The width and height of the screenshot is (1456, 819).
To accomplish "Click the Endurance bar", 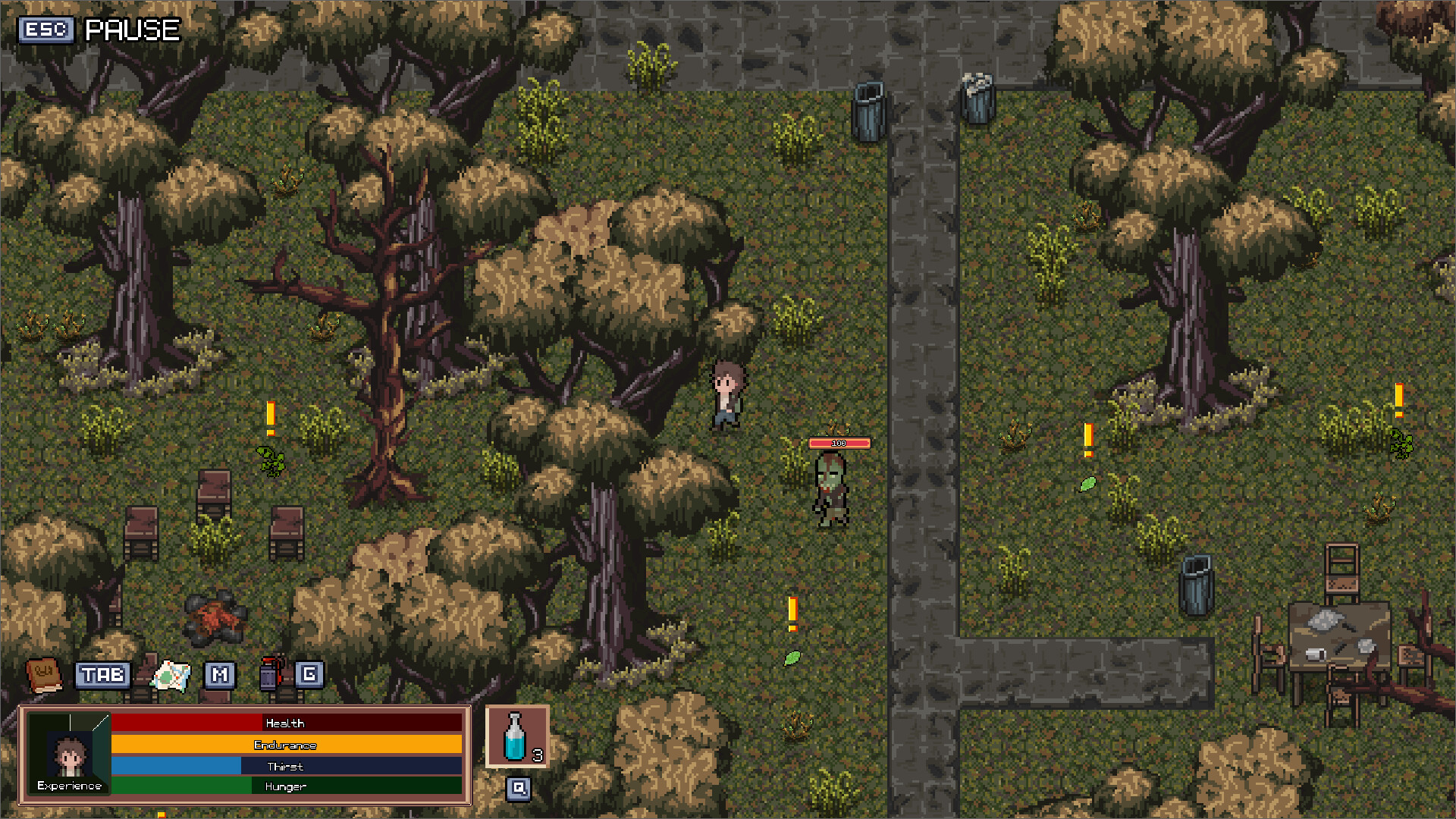I will coord(284,745).
